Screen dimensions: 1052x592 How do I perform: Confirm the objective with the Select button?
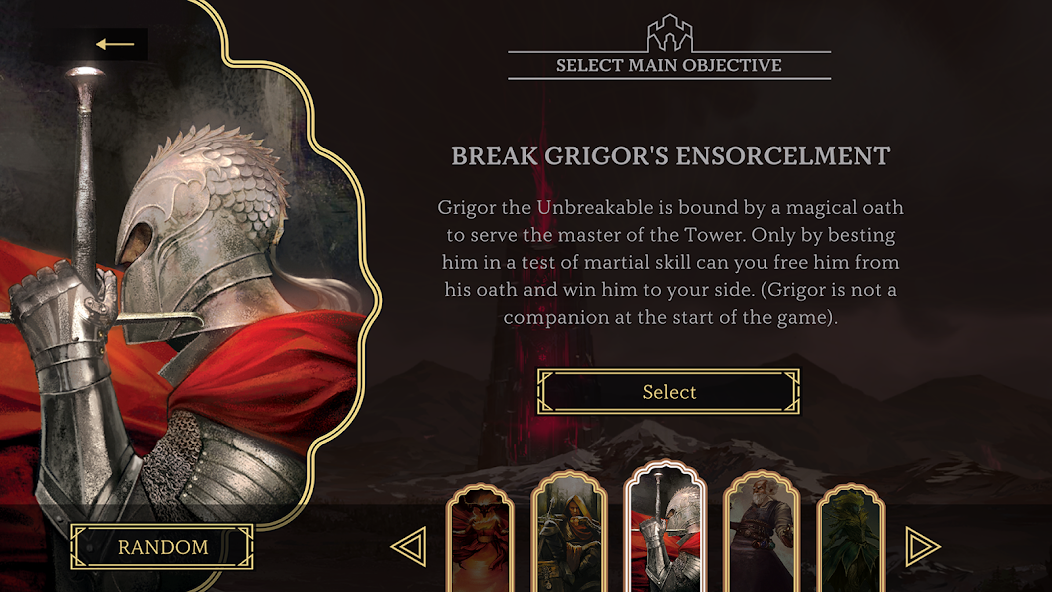pyautogui.click(x=669, y=392)
